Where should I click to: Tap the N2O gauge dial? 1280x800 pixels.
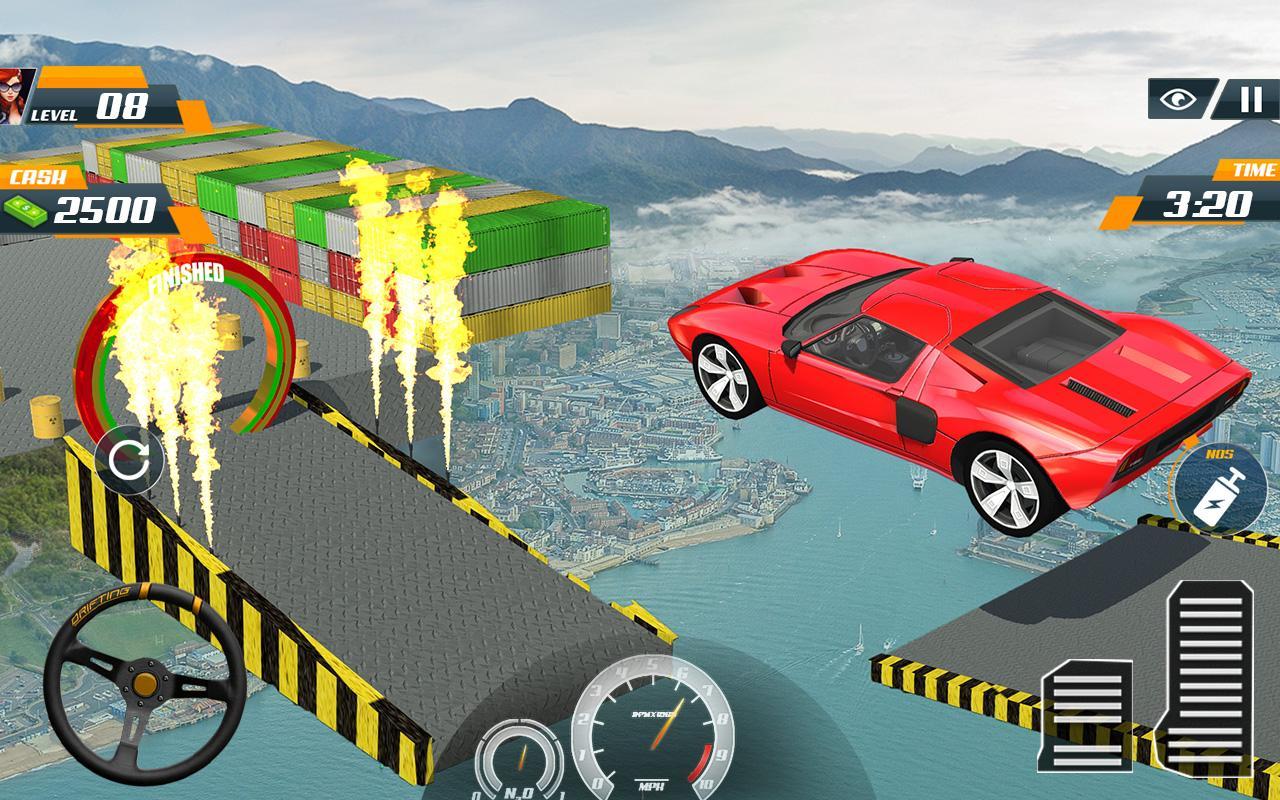point(519,757)
